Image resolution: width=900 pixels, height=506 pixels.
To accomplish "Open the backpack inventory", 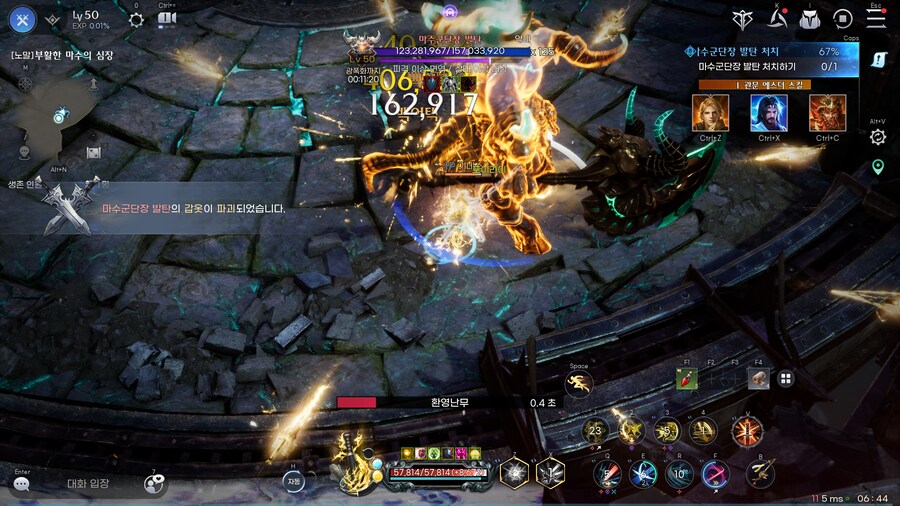I will 810,18.
